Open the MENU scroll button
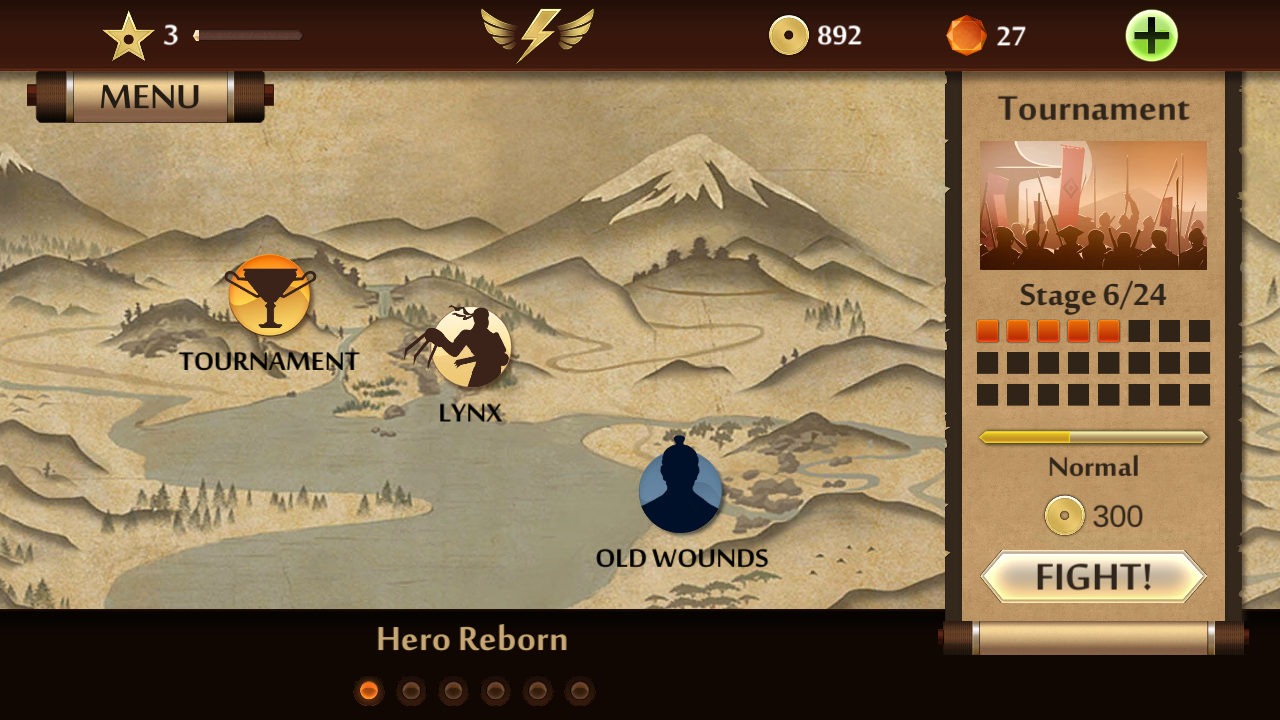 (x=150, y=97)
